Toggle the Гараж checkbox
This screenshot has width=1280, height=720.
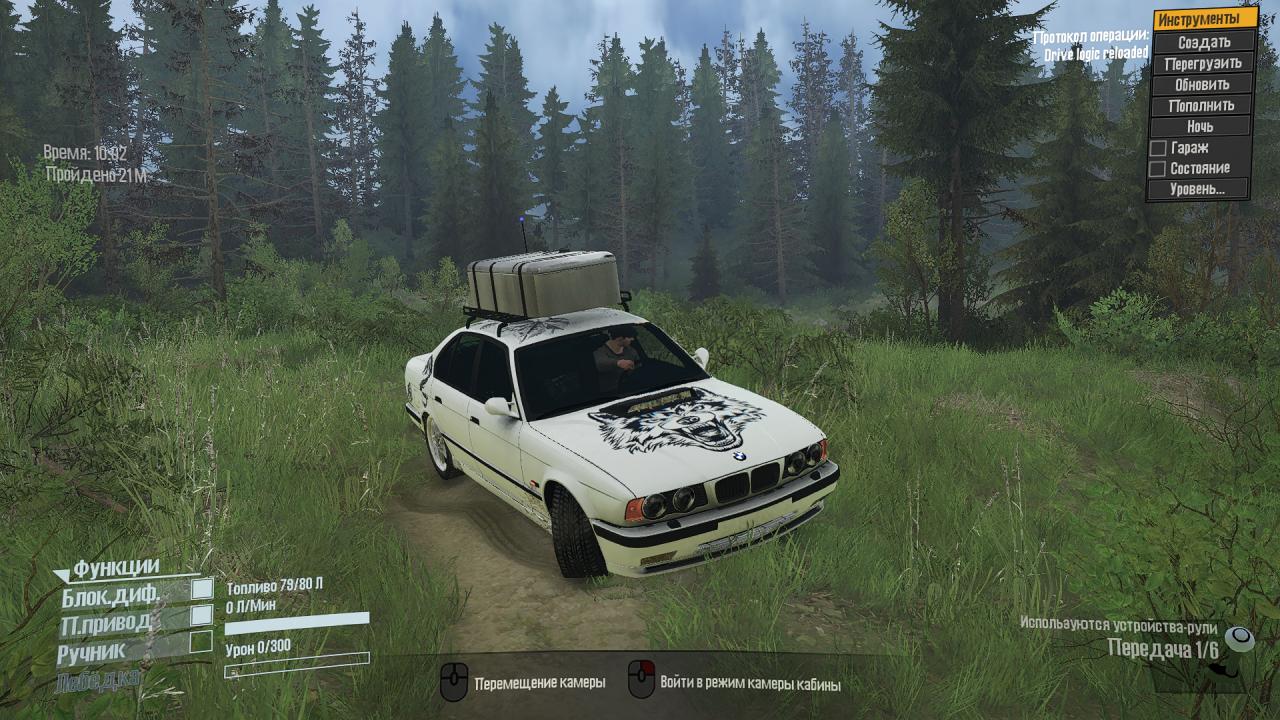point(1158,148)
